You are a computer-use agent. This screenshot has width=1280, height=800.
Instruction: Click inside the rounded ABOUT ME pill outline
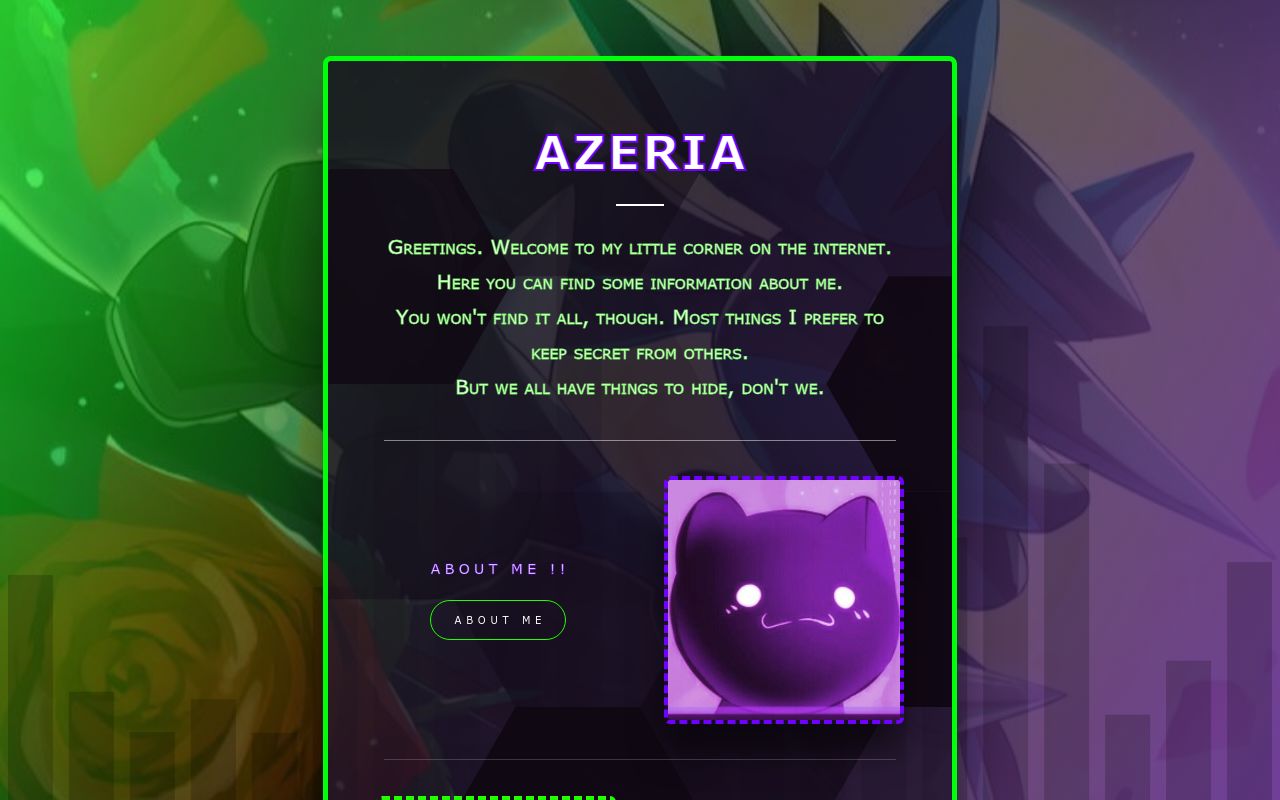[x=497, y=620]
